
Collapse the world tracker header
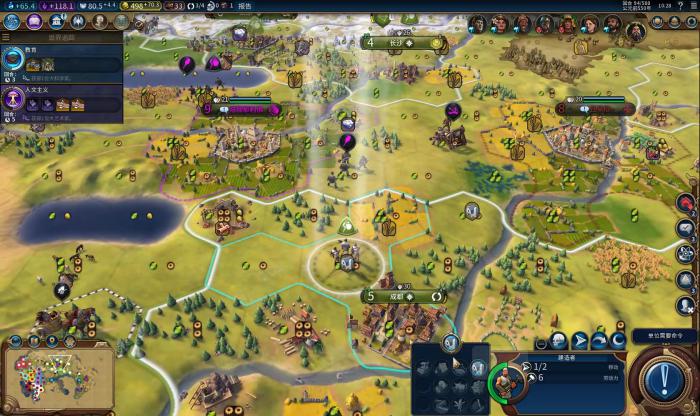pos(60,38)
